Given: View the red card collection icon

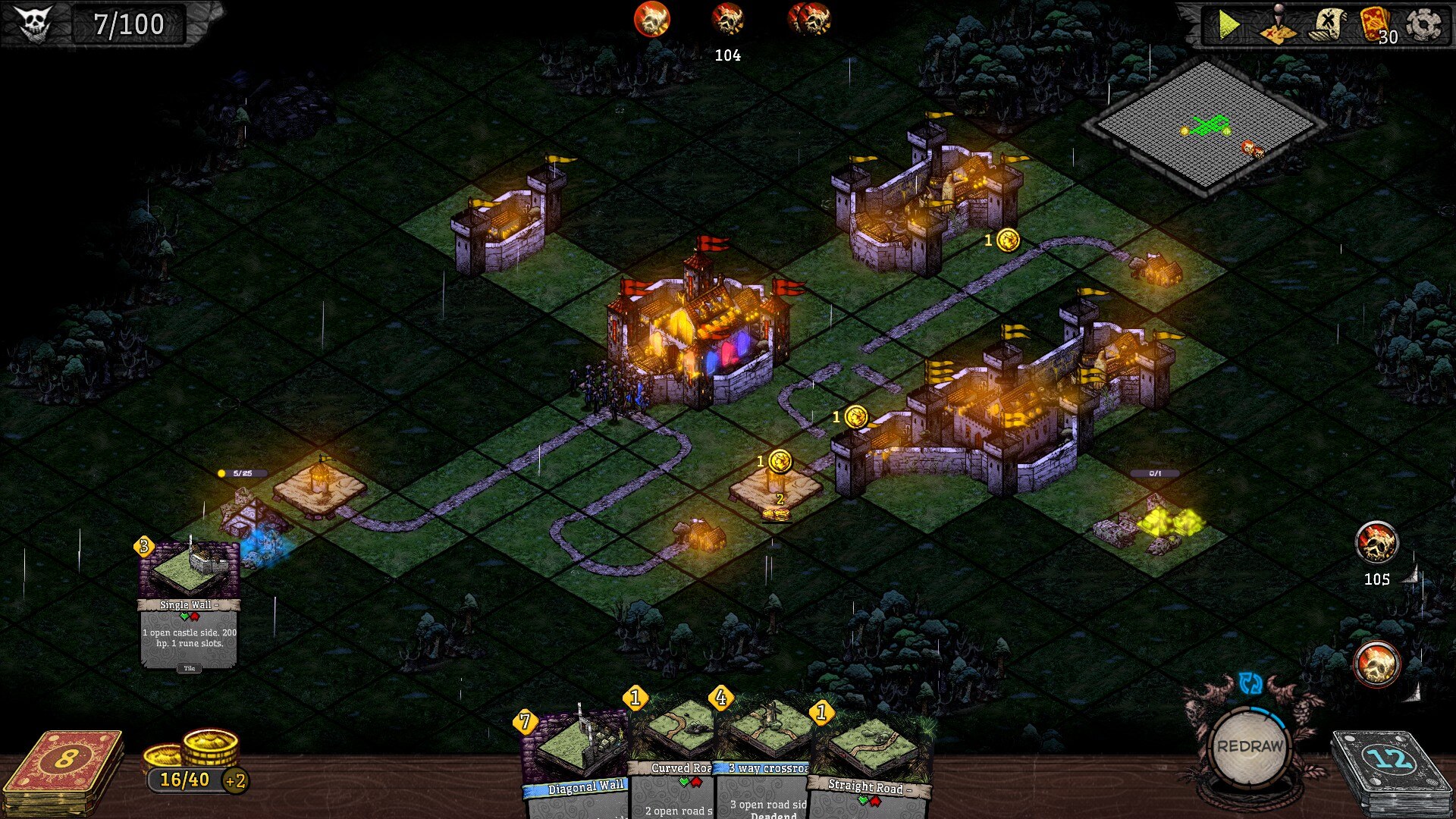Looking at the screenshot, I should point(1376,25).
